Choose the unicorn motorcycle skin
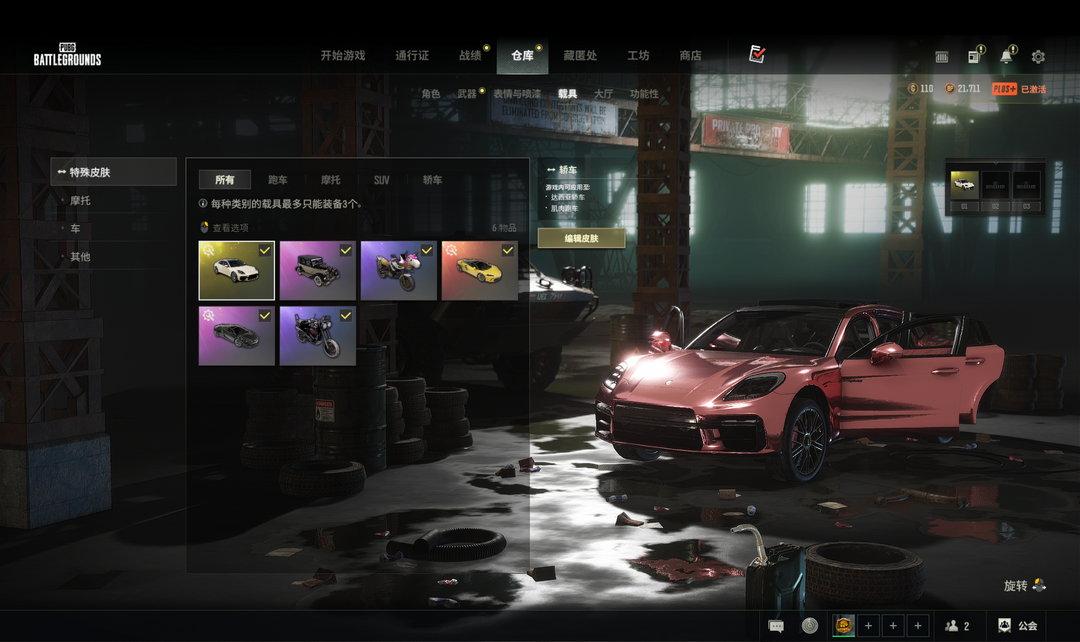This screenshot has height=642, width=1080. (398, 270)
